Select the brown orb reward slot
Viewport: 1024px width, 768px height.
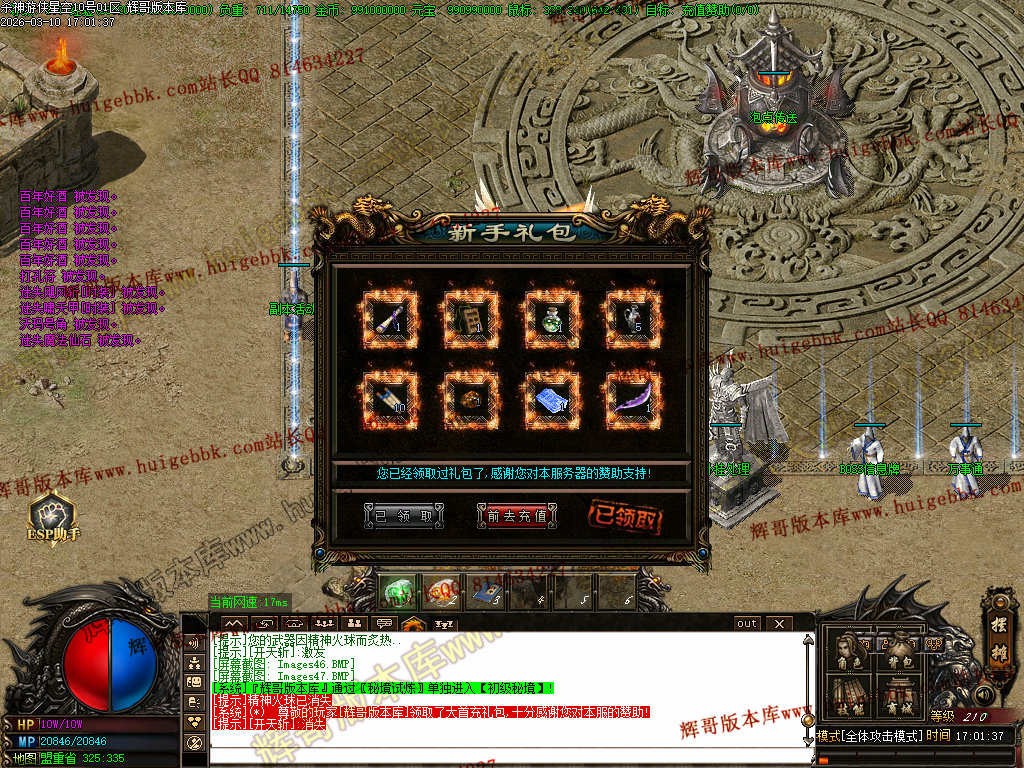469,401
